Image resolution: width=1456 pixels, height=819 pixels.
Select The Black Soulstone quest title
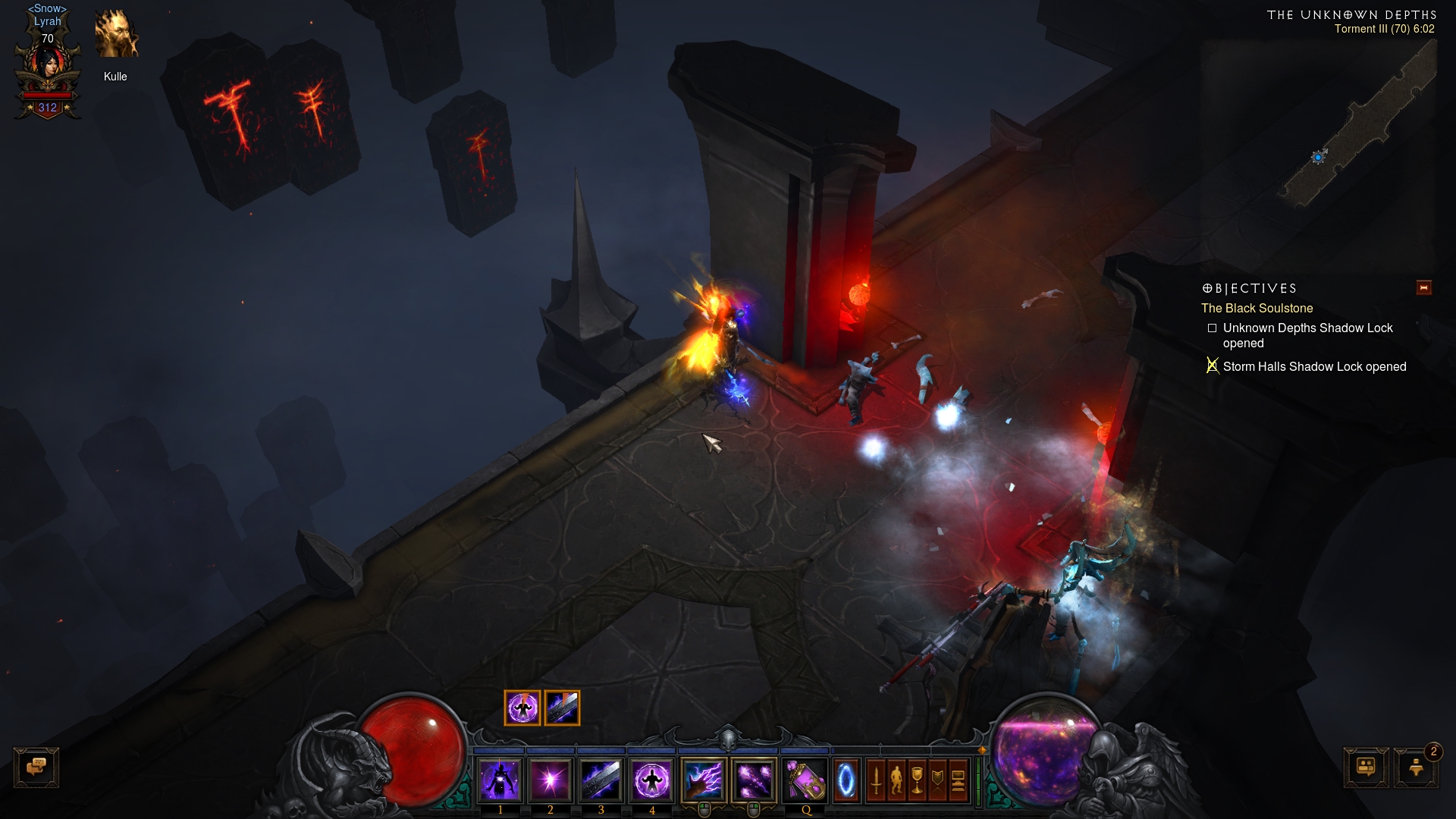[1257, 308]
